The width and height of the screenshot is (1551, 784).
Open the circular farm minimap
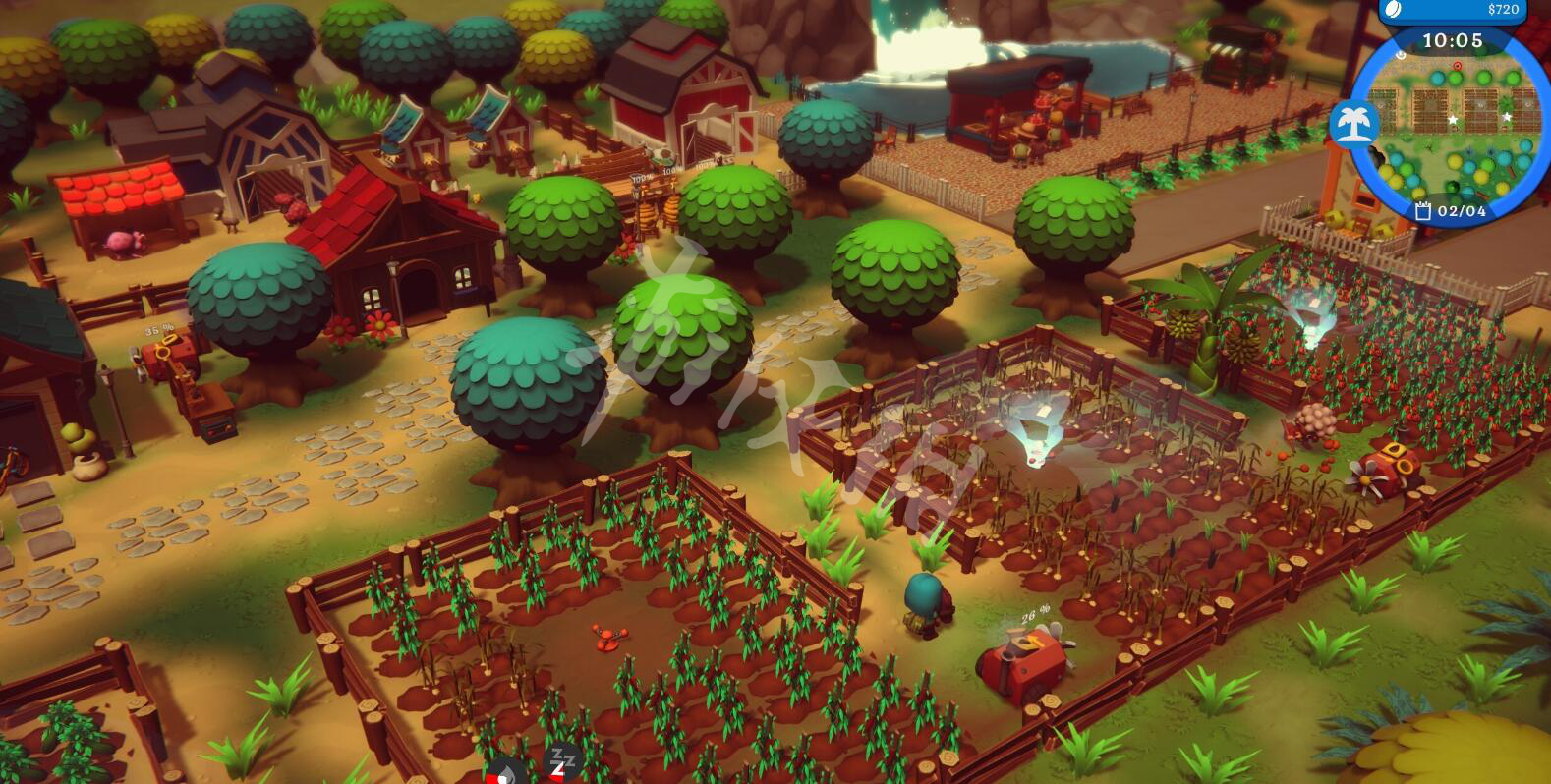(x=1453, y=130)
